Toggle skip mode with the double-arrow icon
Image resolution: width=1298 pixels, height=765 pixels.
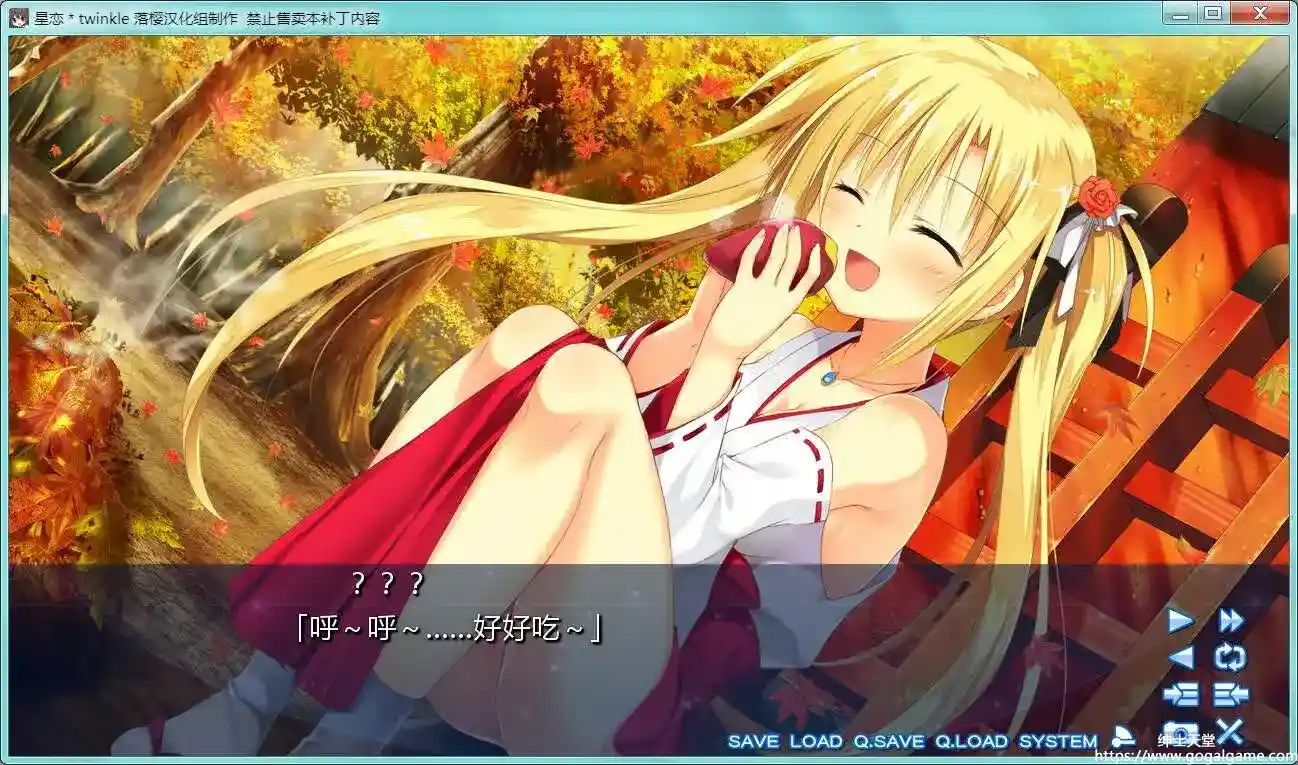point(1233,621)
